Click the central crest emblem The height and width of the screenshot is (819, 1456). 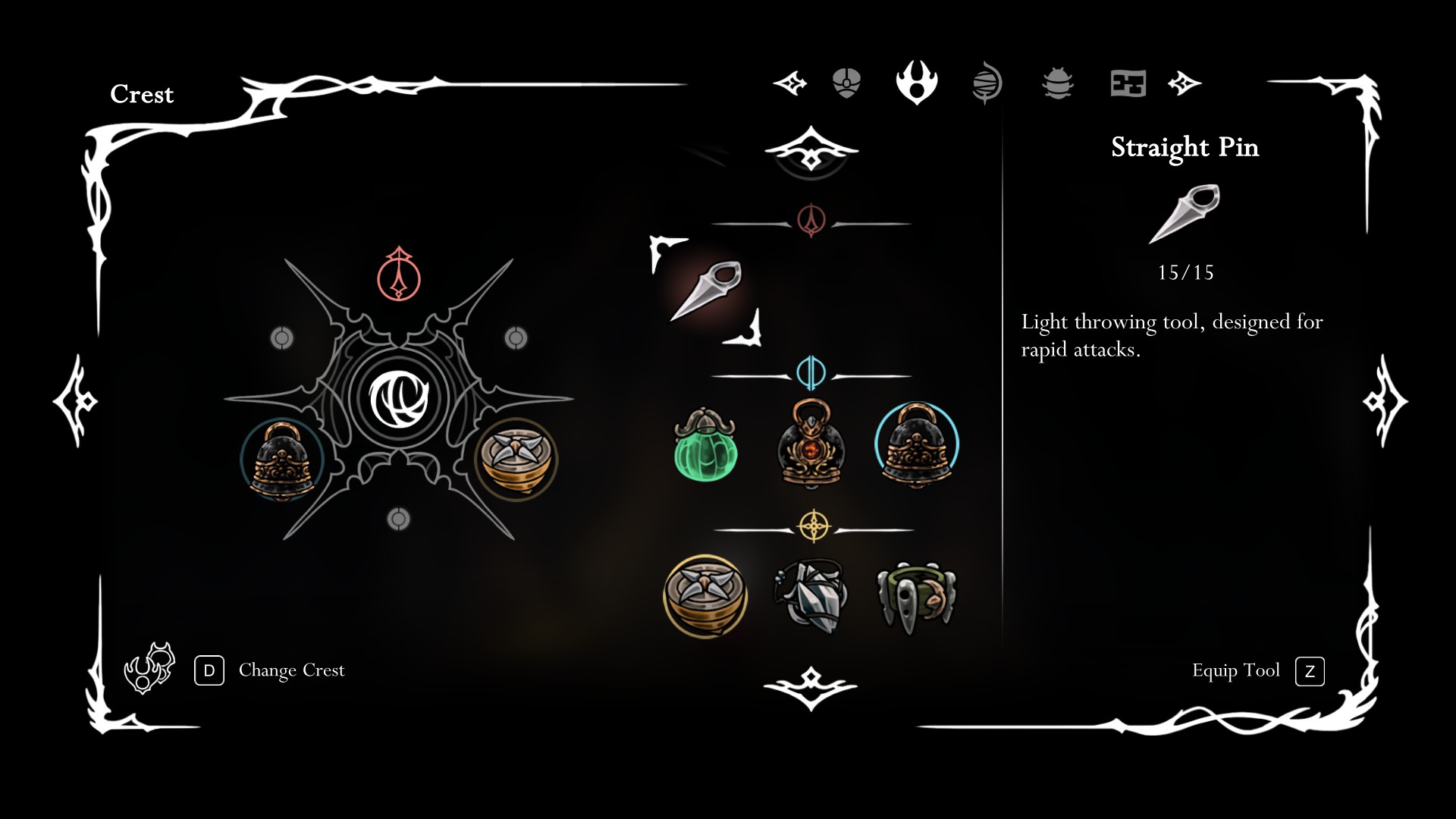(399, 398)
